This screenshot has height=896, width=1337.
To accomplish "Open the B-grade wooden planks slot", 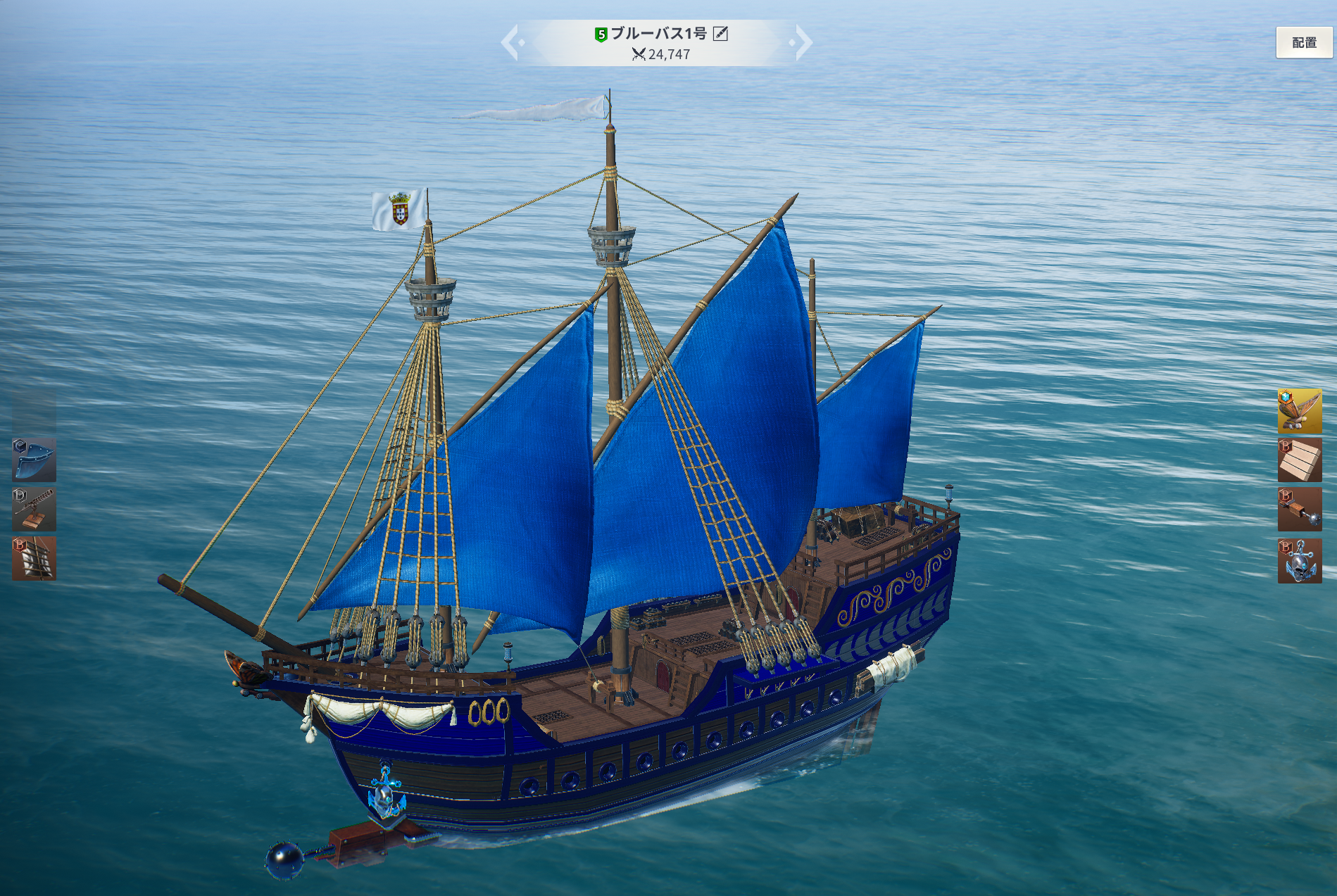I will pyautogui.click(x=1299, y=460).
